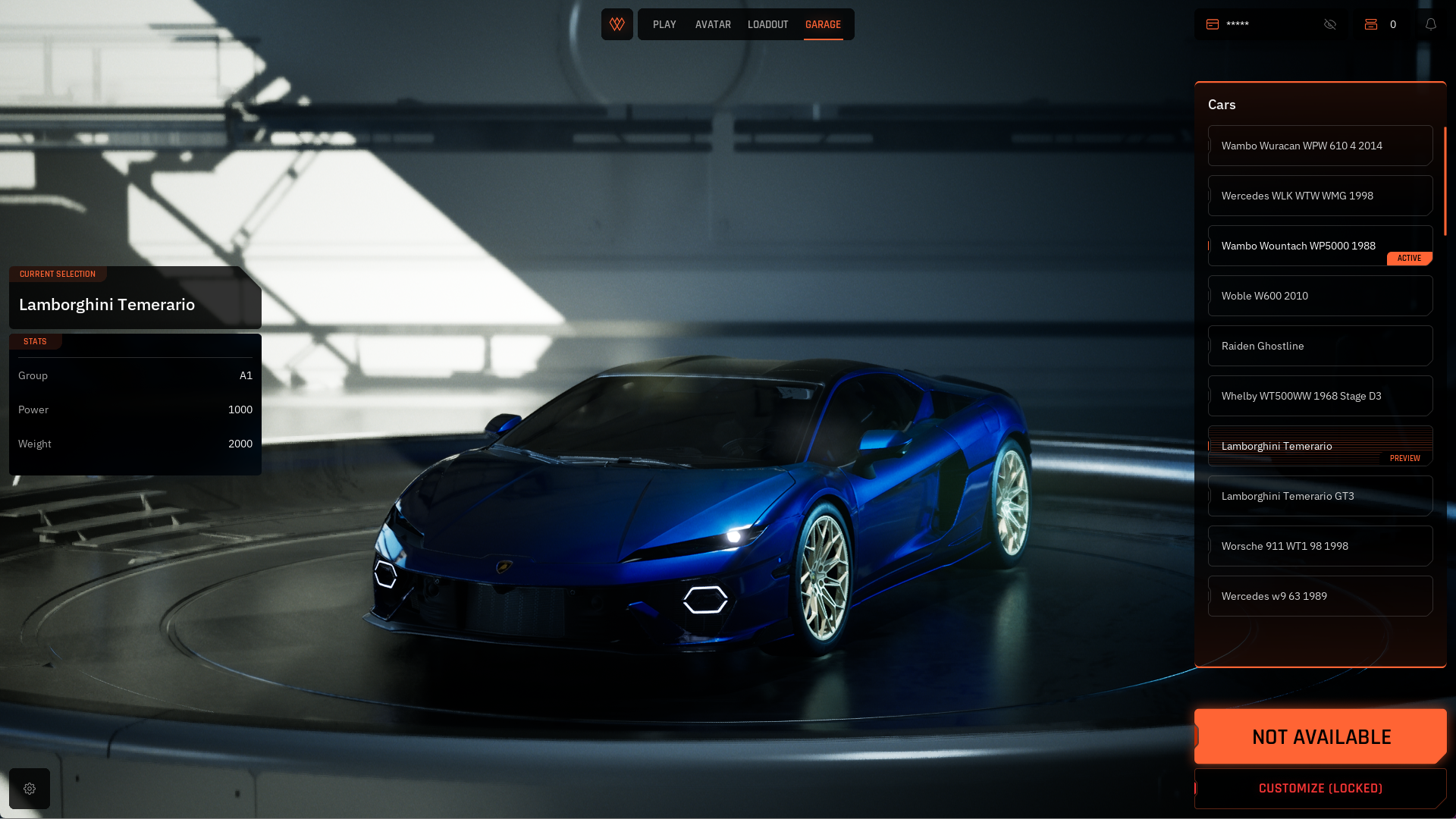Select the Lamborghini Temerario GT3 entry

click(1319, 496)
